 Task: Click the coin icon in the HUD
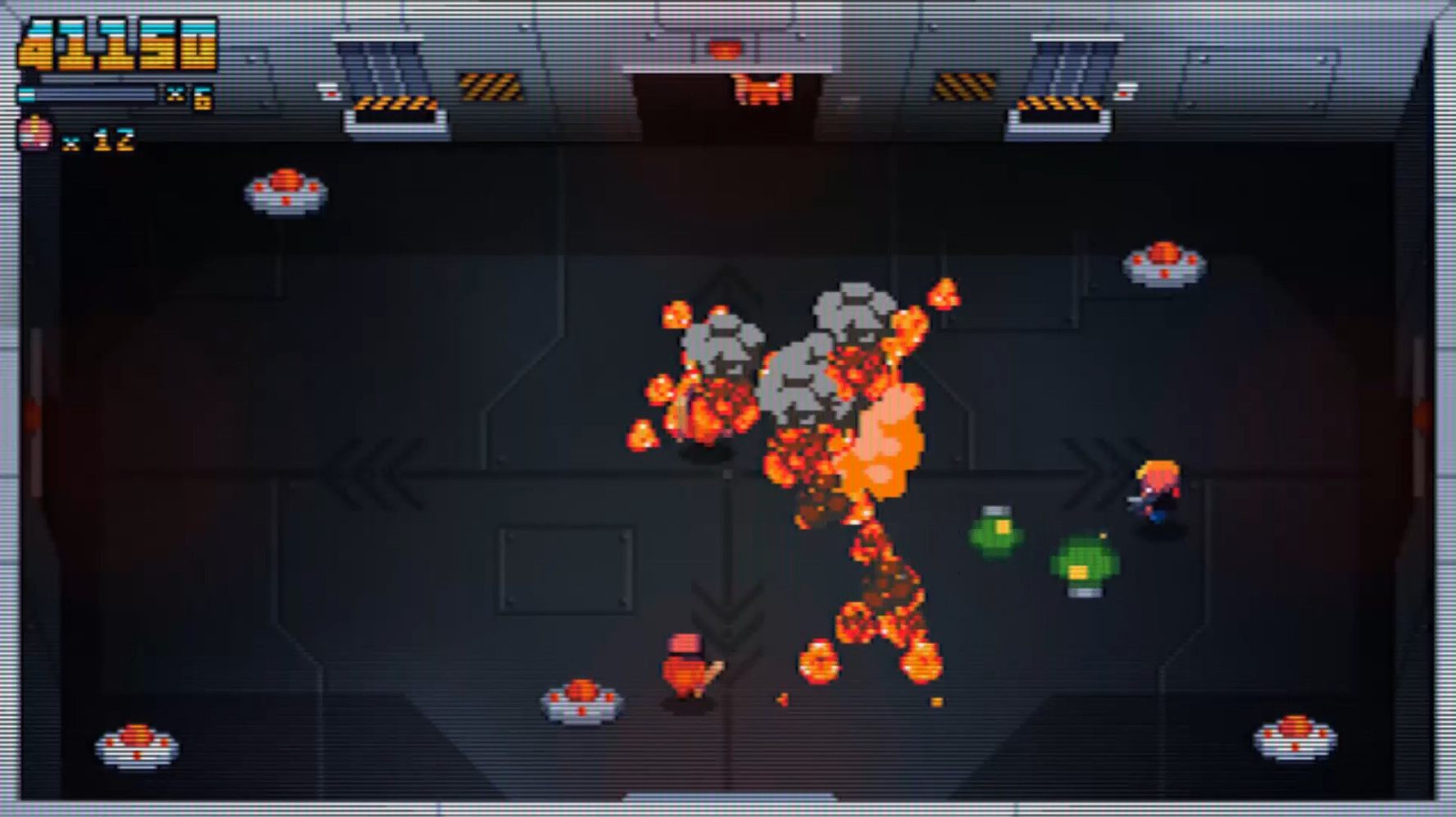tap(33, 132)
